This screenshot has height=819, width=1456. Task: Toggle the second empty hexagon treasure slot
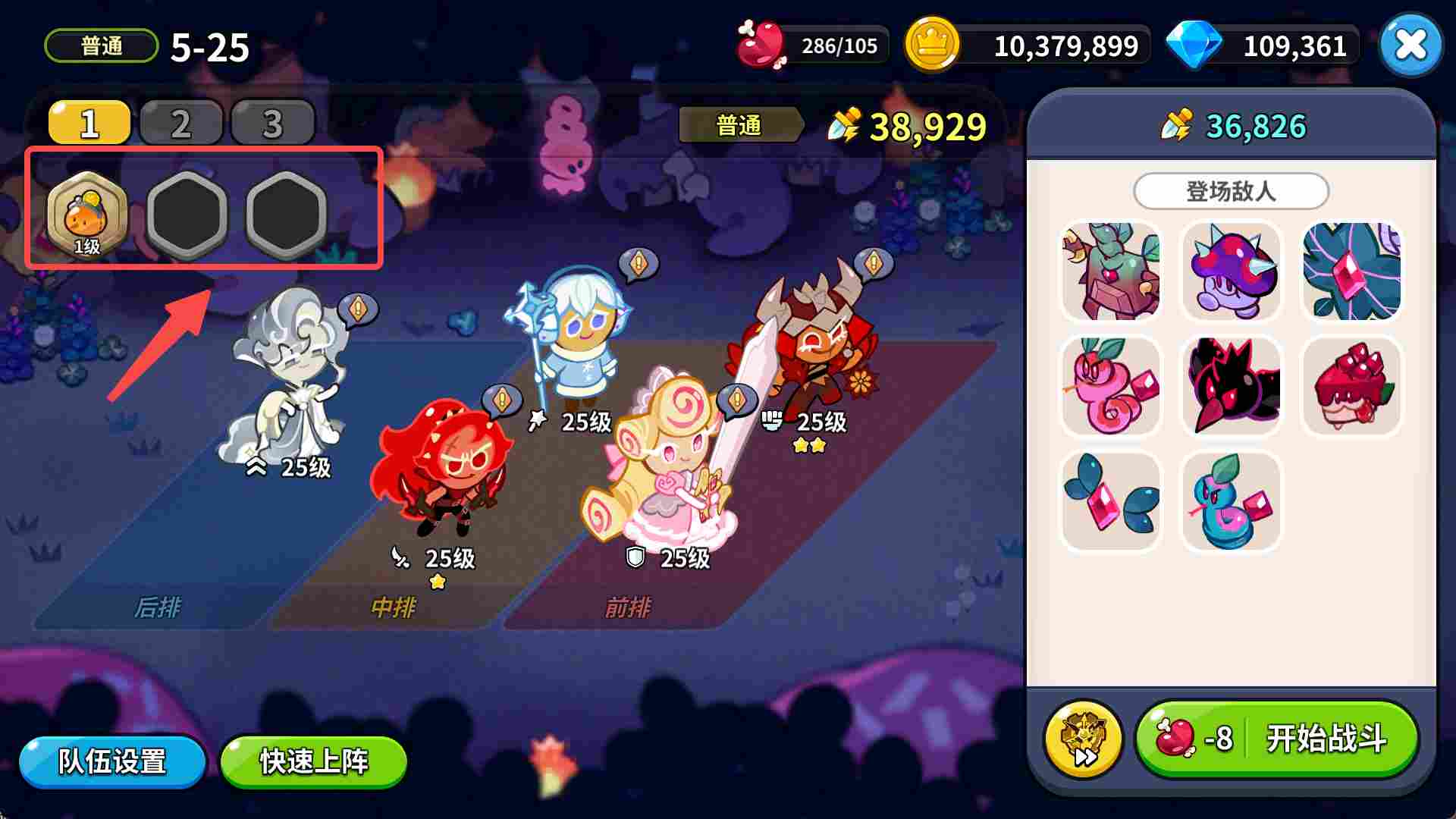[x=286, y=215]
